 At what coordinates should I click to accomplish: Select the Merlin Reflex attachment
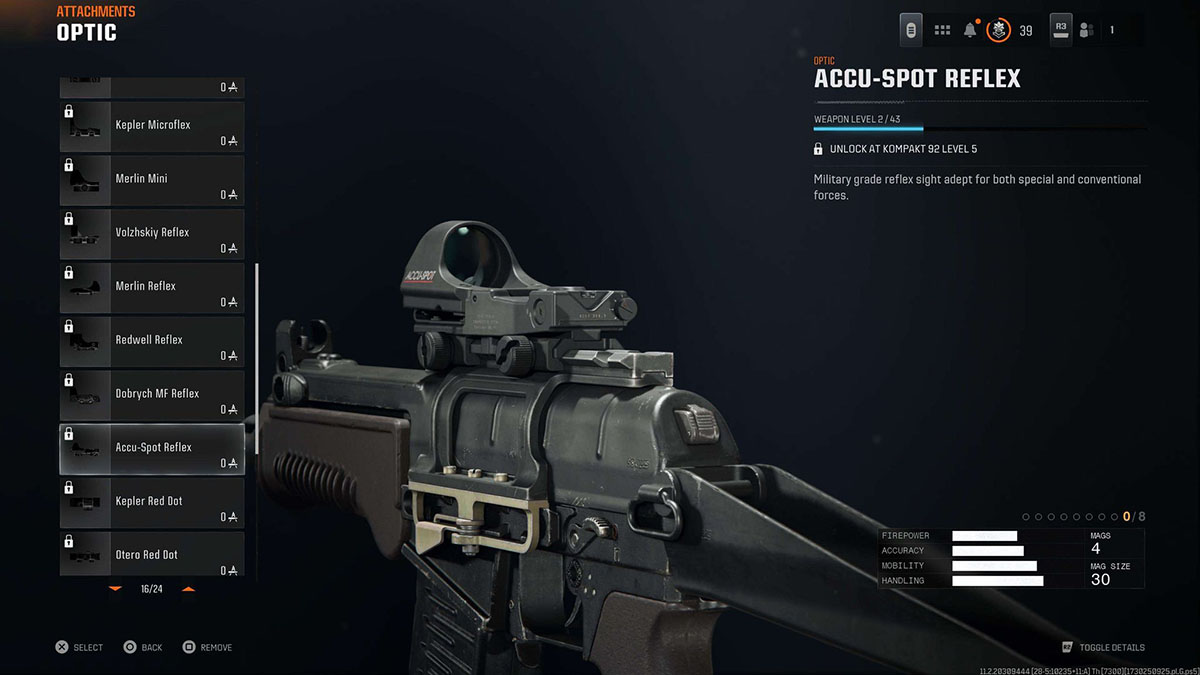tap(152, 289)
